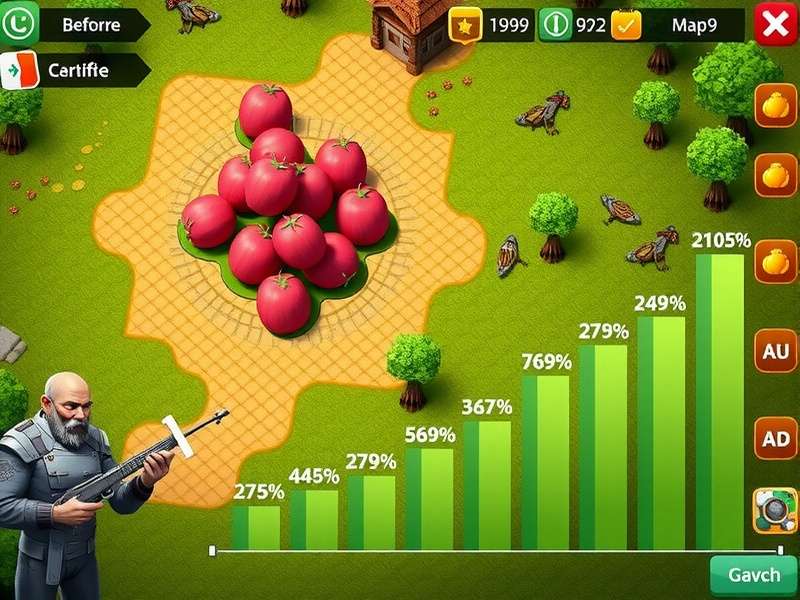Tap the gold star badge icon
800x600 pixels.
(x=465, y=26)
